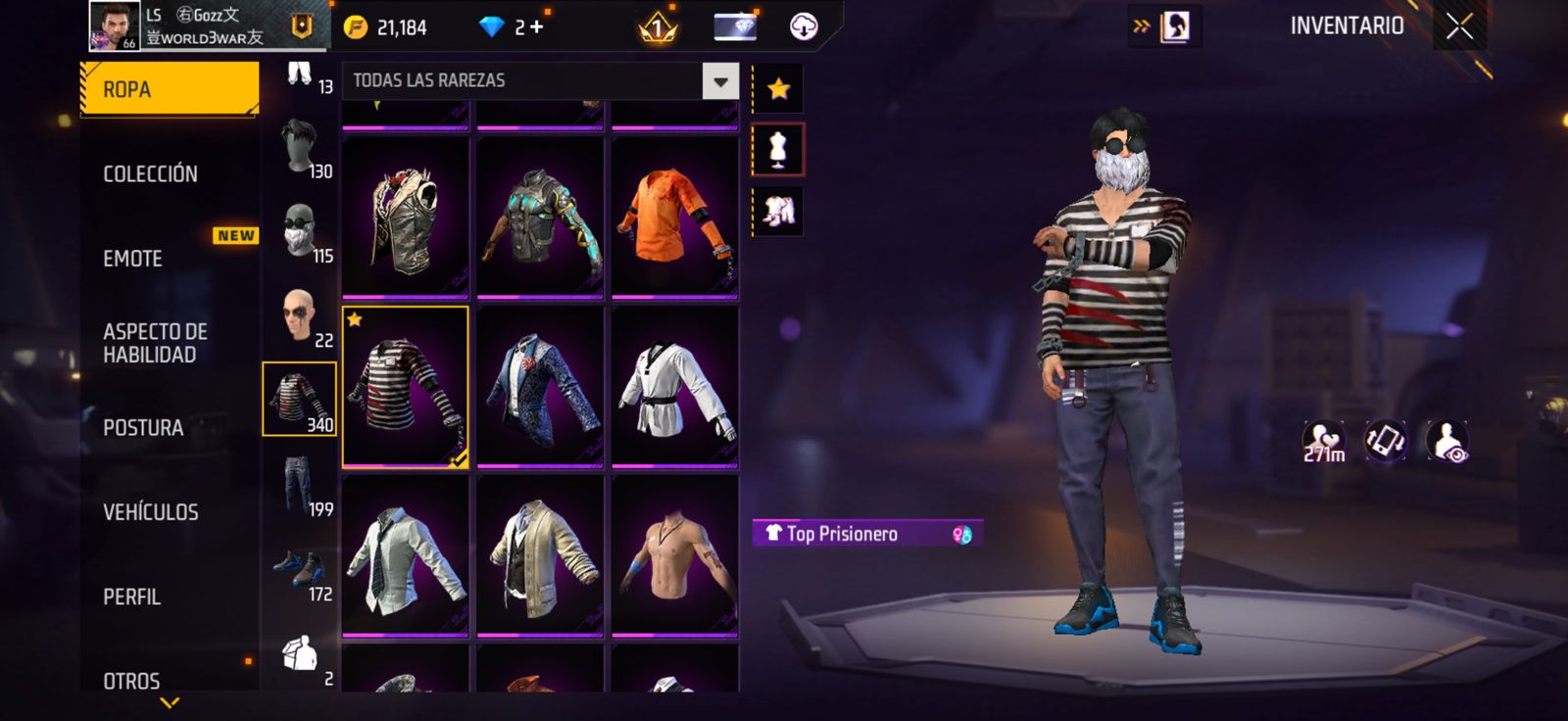Open the face mask subcategory with 115 items
This screenshot has width=1568, height=721.
(x=300, y=232)
